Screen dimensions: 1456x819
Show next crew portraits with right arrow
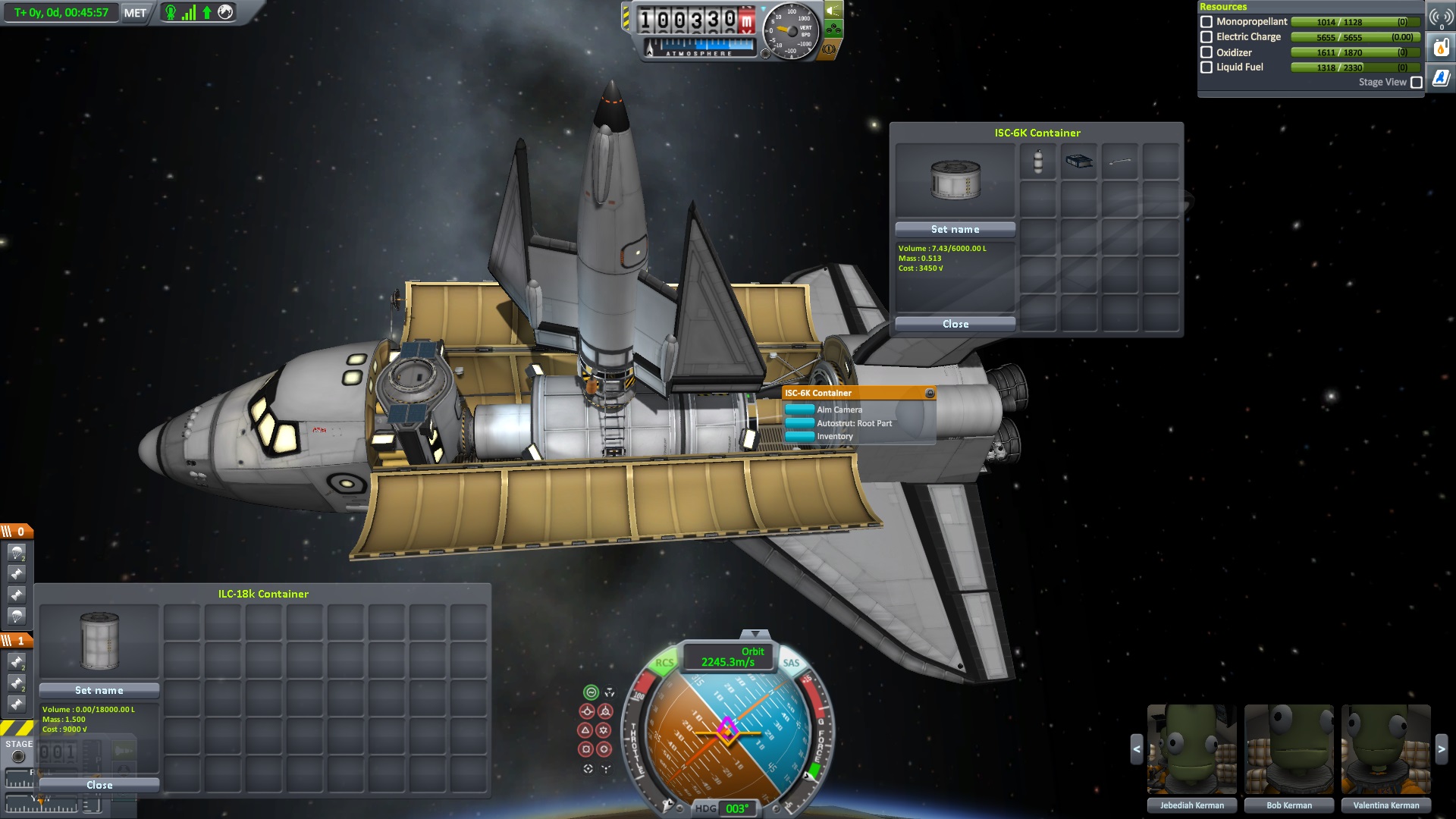1442,749
